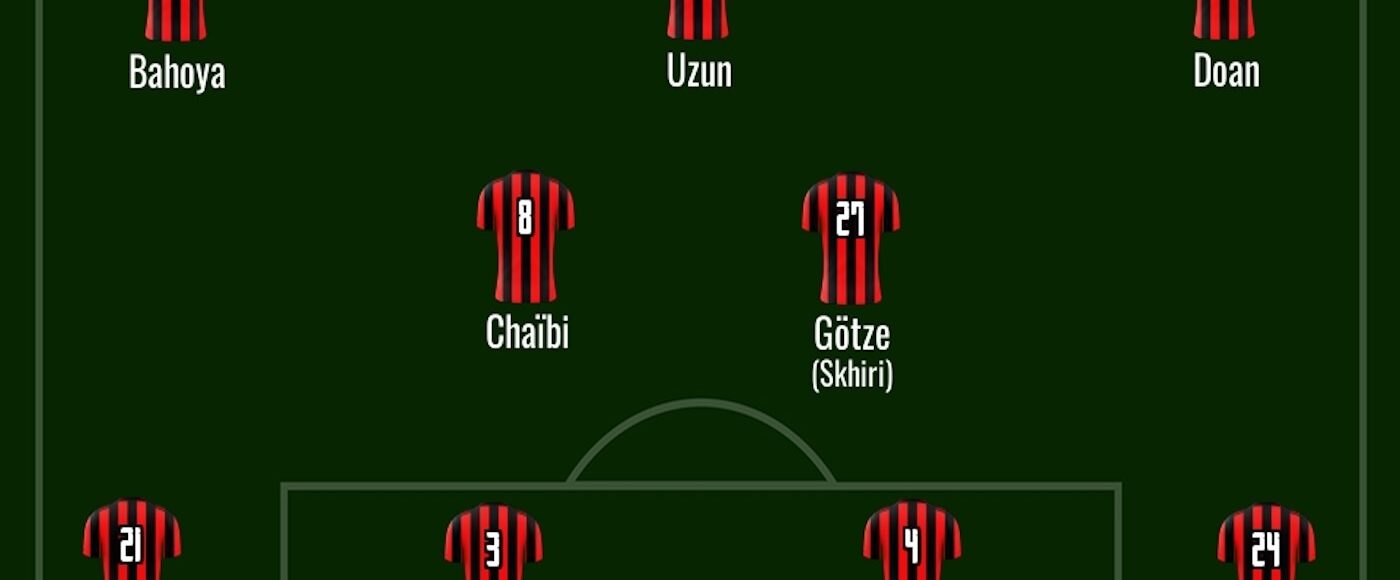The width and height of the screenshot is (1400, 580).
Task: Pick the number 24 defender shirt
Action: 1265,543
